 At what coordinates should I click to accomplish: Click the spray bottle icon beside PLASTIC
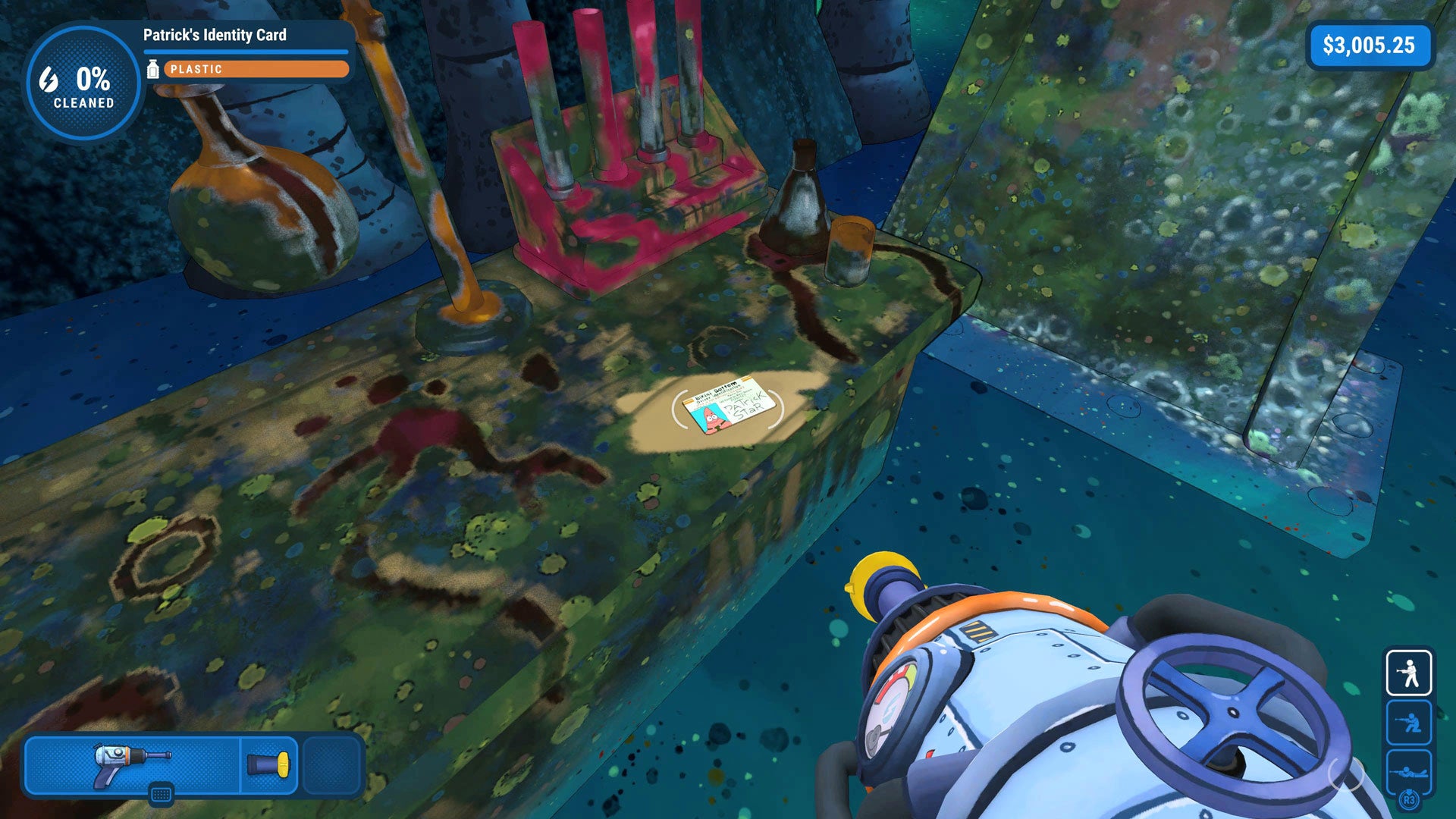pos(155,70)
